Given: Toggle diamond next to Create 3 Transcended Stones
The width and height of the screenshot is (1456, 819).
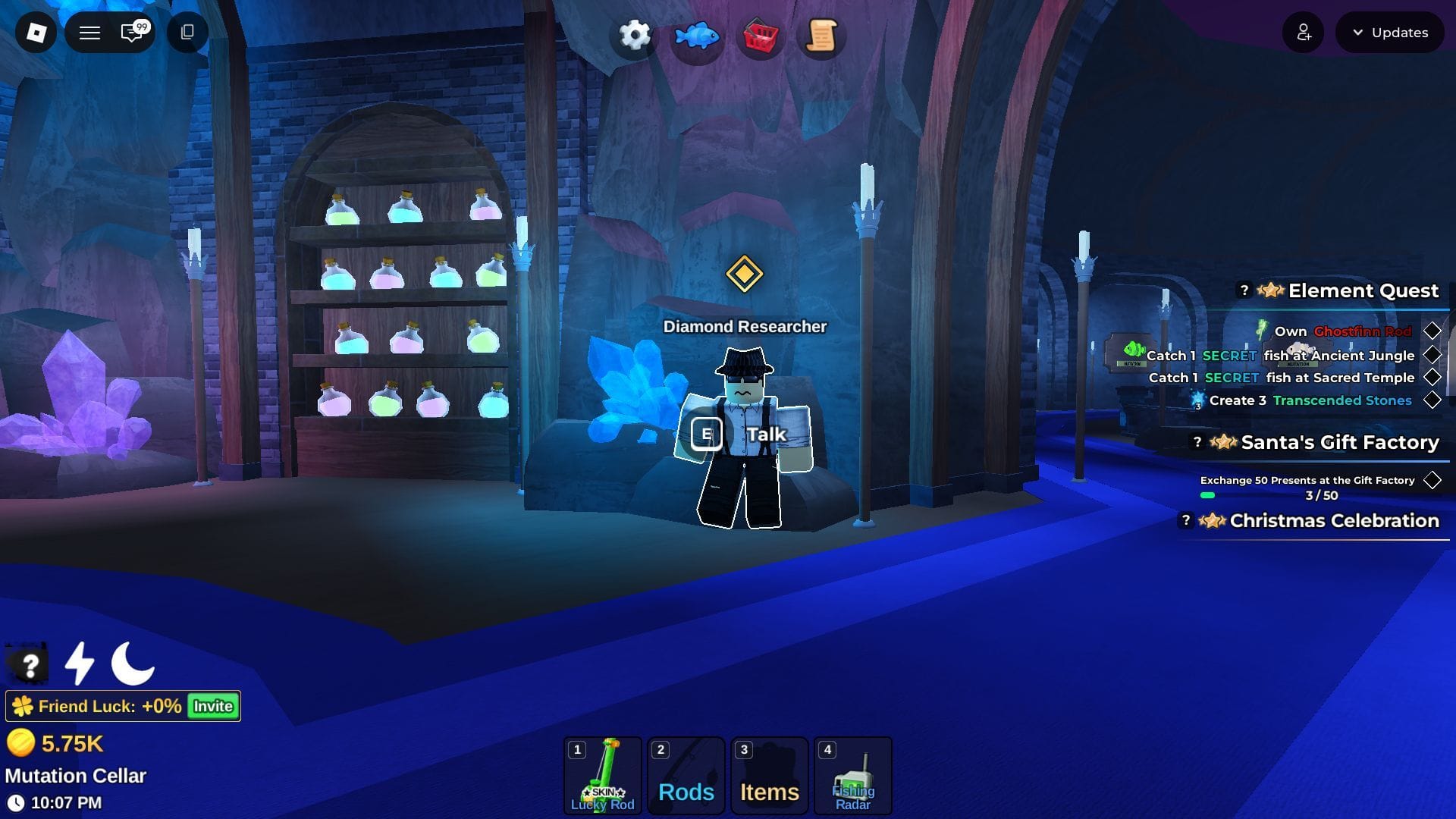Looking at the screenshot, I should pyautogui.click(x=1432, y=400).
